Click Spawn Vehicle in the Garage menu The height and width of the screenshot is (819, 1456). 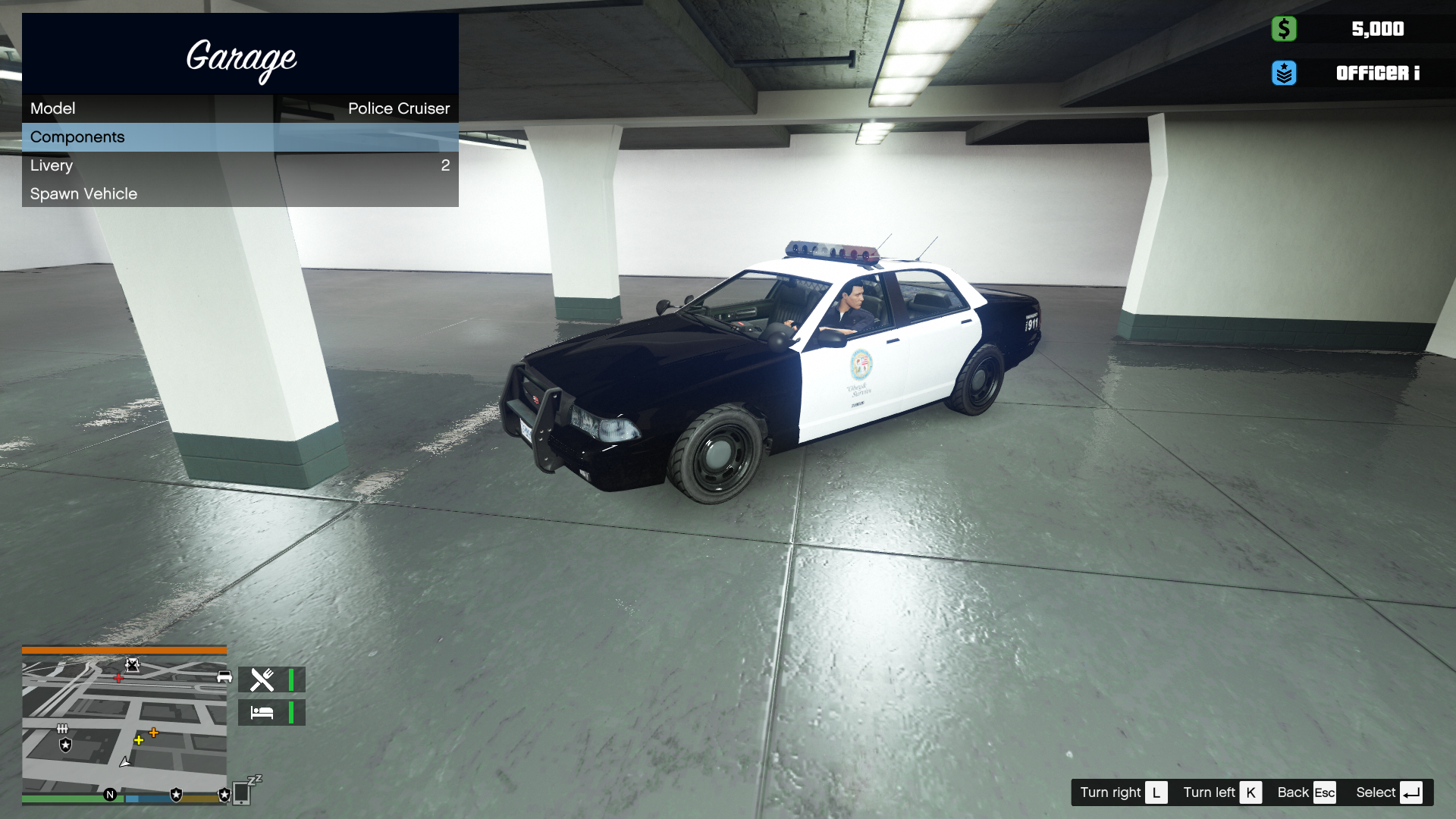pos(240,194)
